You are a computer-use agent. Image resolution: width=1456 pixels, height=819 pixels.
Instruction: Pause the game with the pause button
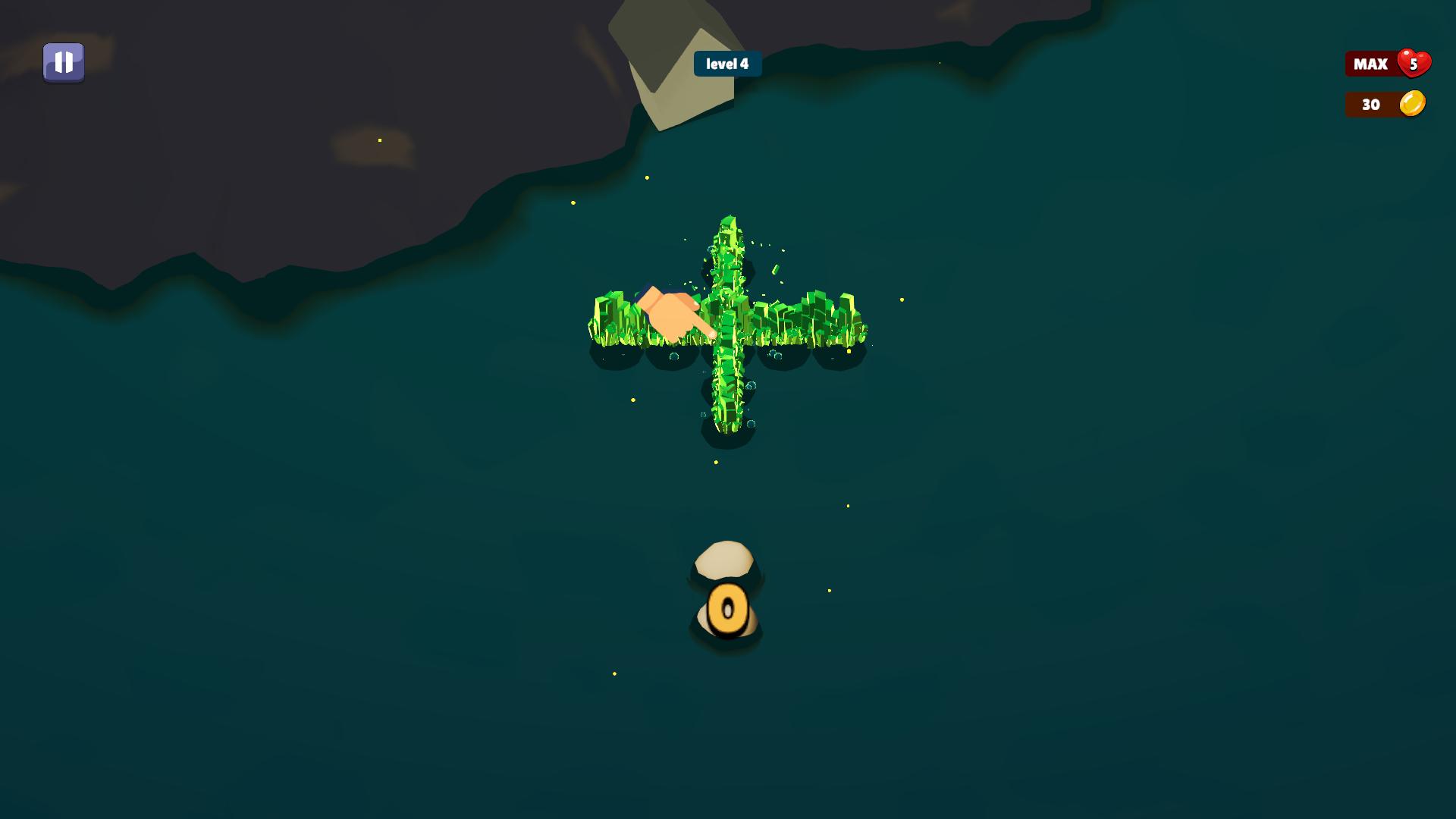(64, 62)
